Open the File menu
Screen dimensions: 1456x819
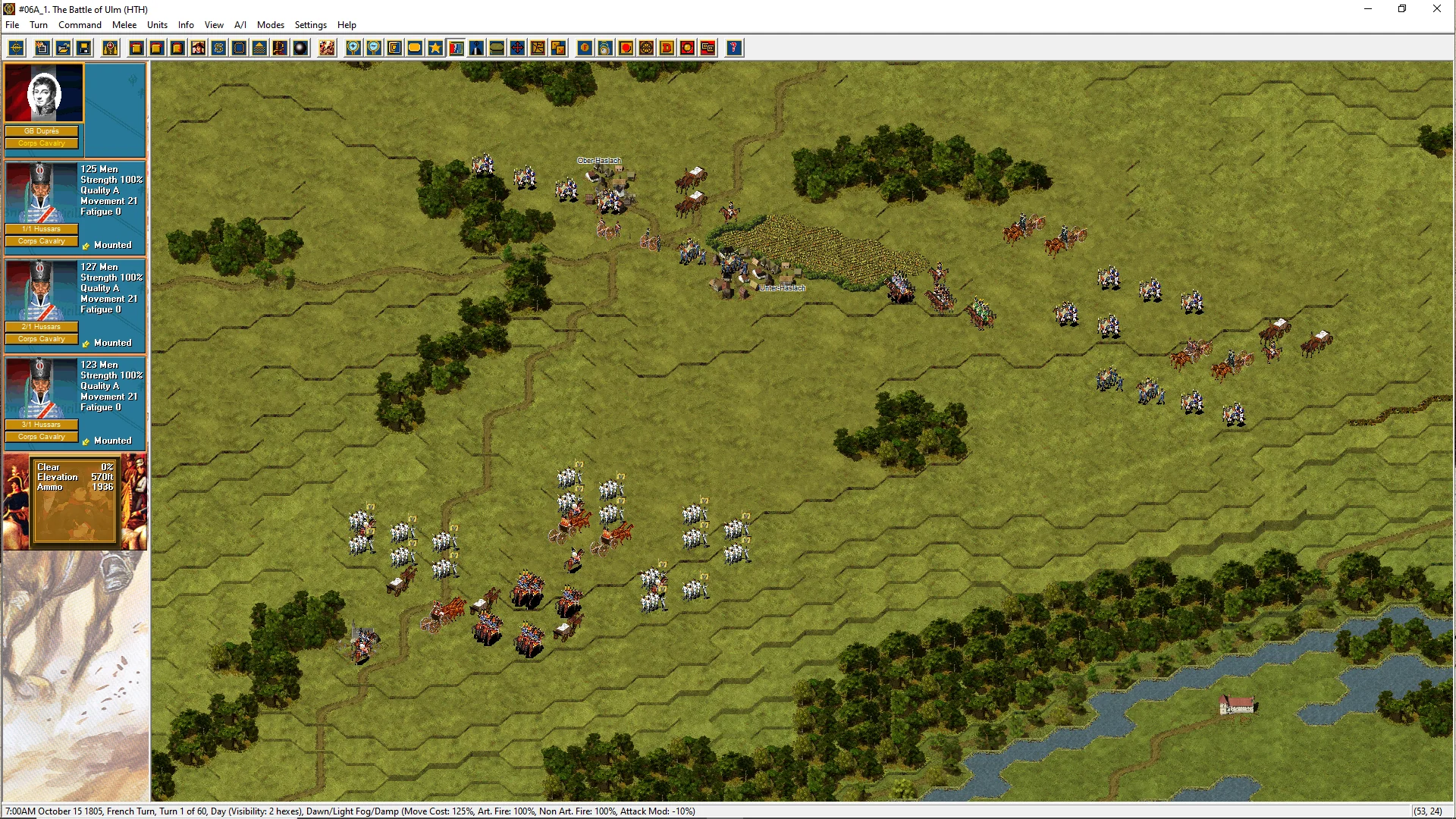(x=12, y=25)
